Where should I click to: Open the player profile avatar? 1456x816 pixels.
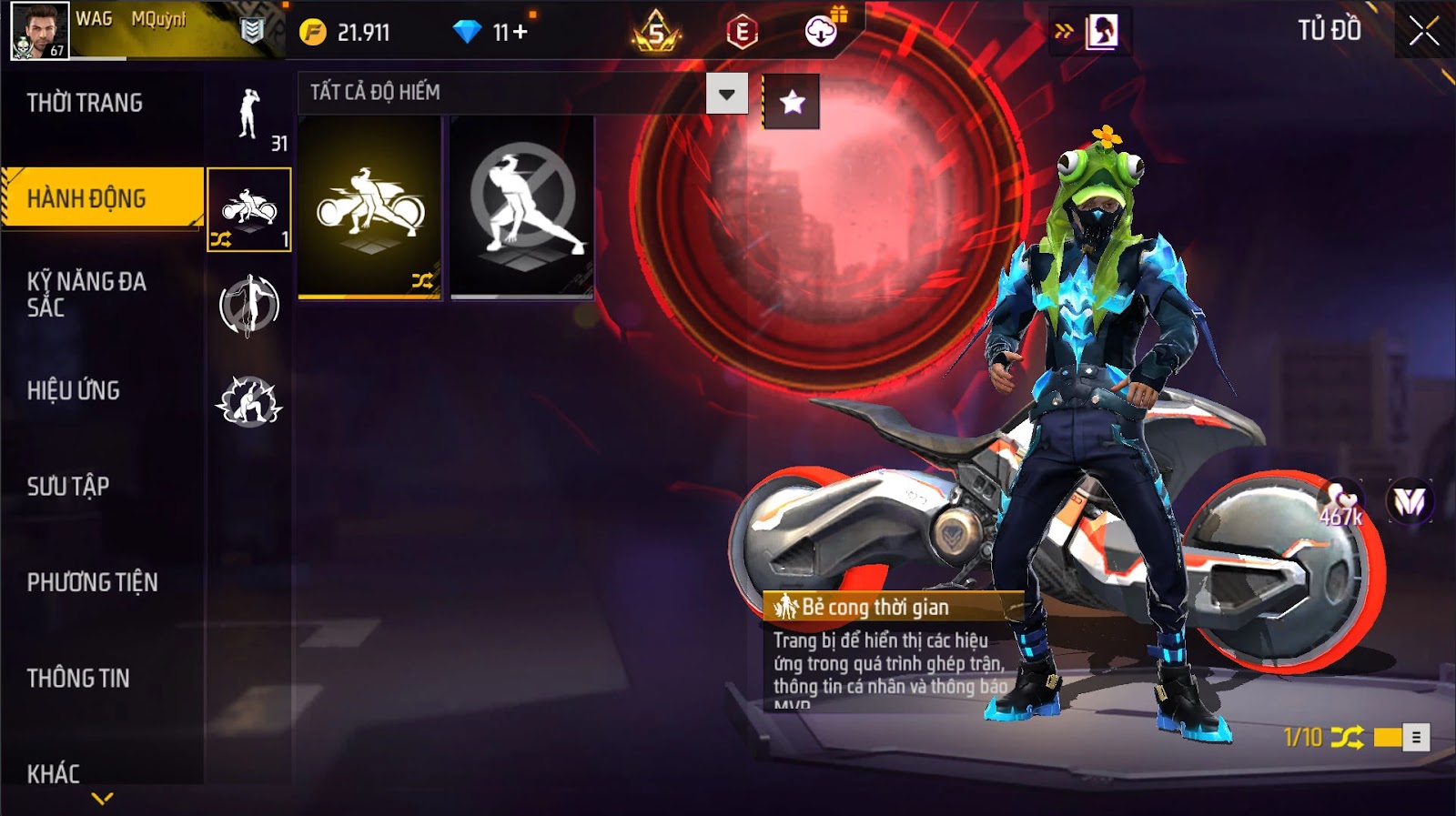point(39,30)
